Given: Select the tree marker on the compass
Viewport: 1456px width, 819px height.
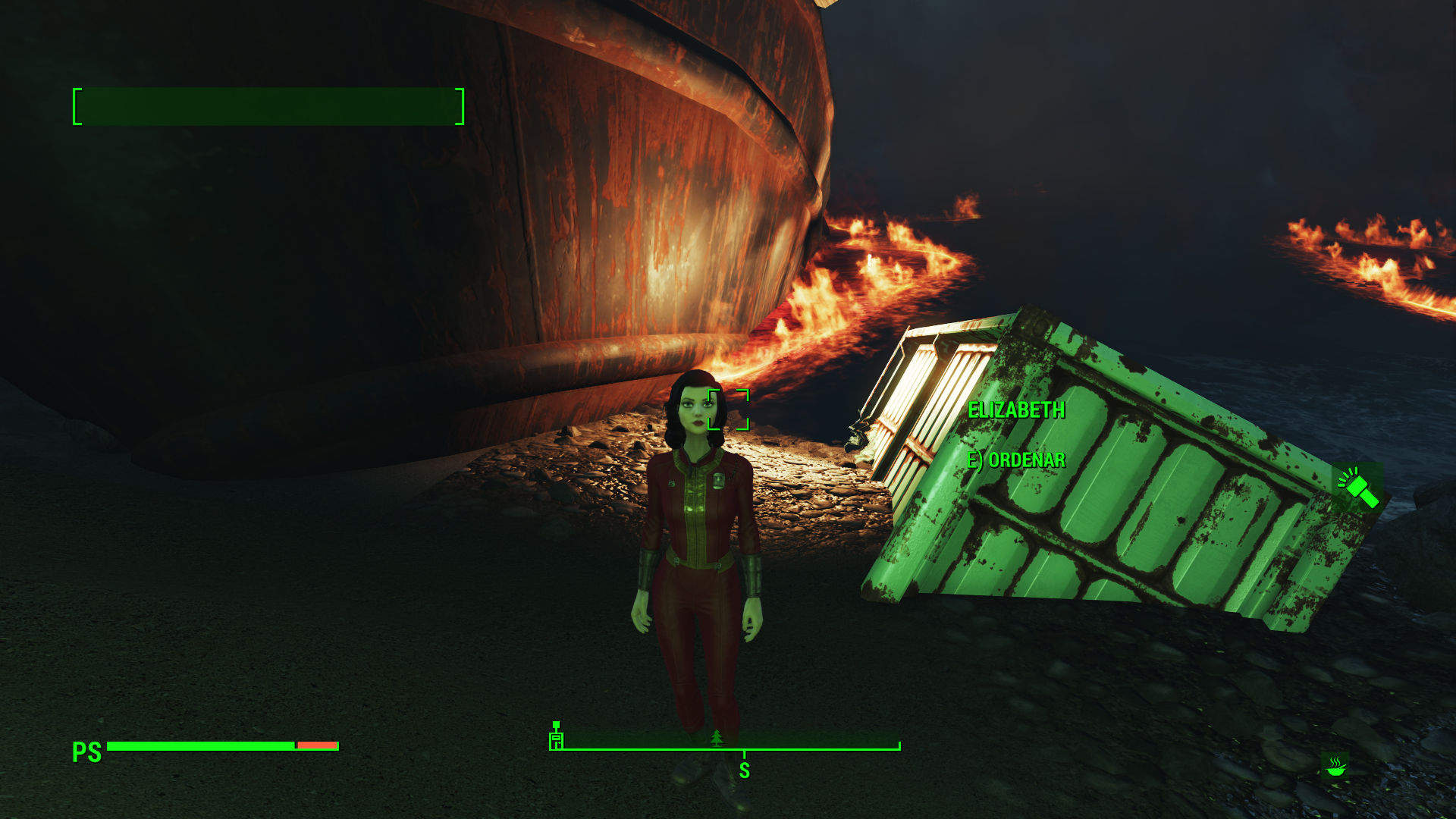Looking at the screenshot, I should click(717, 738).
